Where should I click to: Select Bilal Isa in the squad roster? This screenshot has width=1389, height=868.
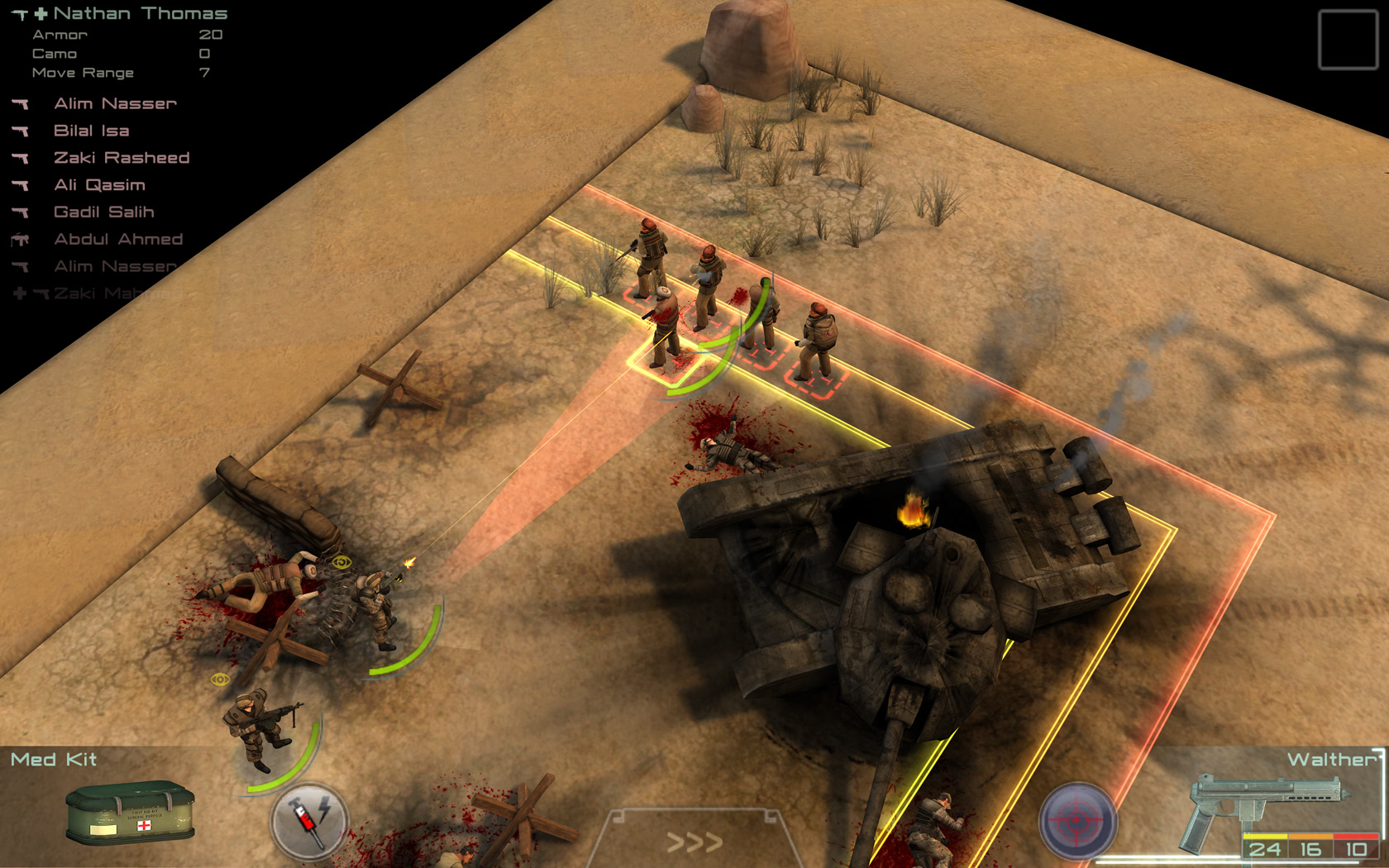coord(91,131)
